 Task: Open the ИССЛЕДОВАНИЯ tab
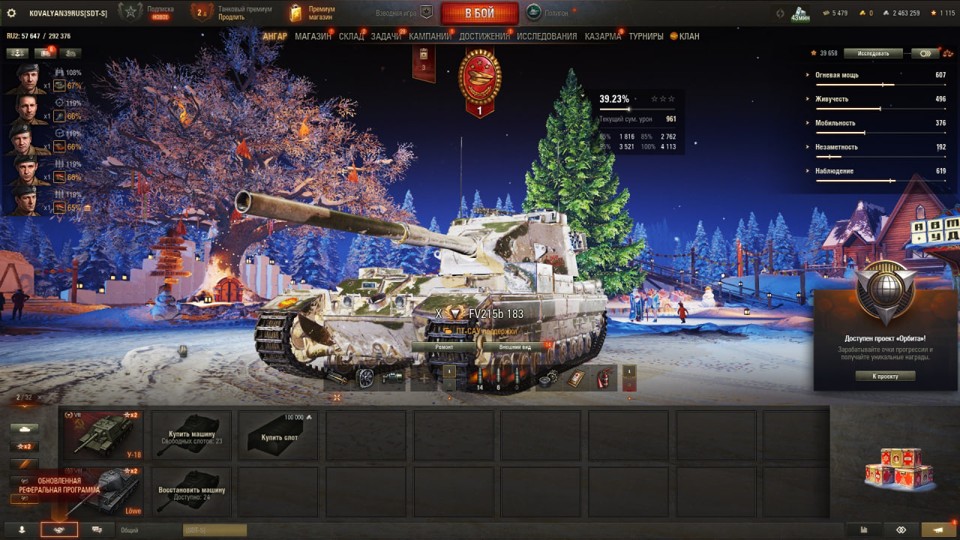tap(546, 36)
